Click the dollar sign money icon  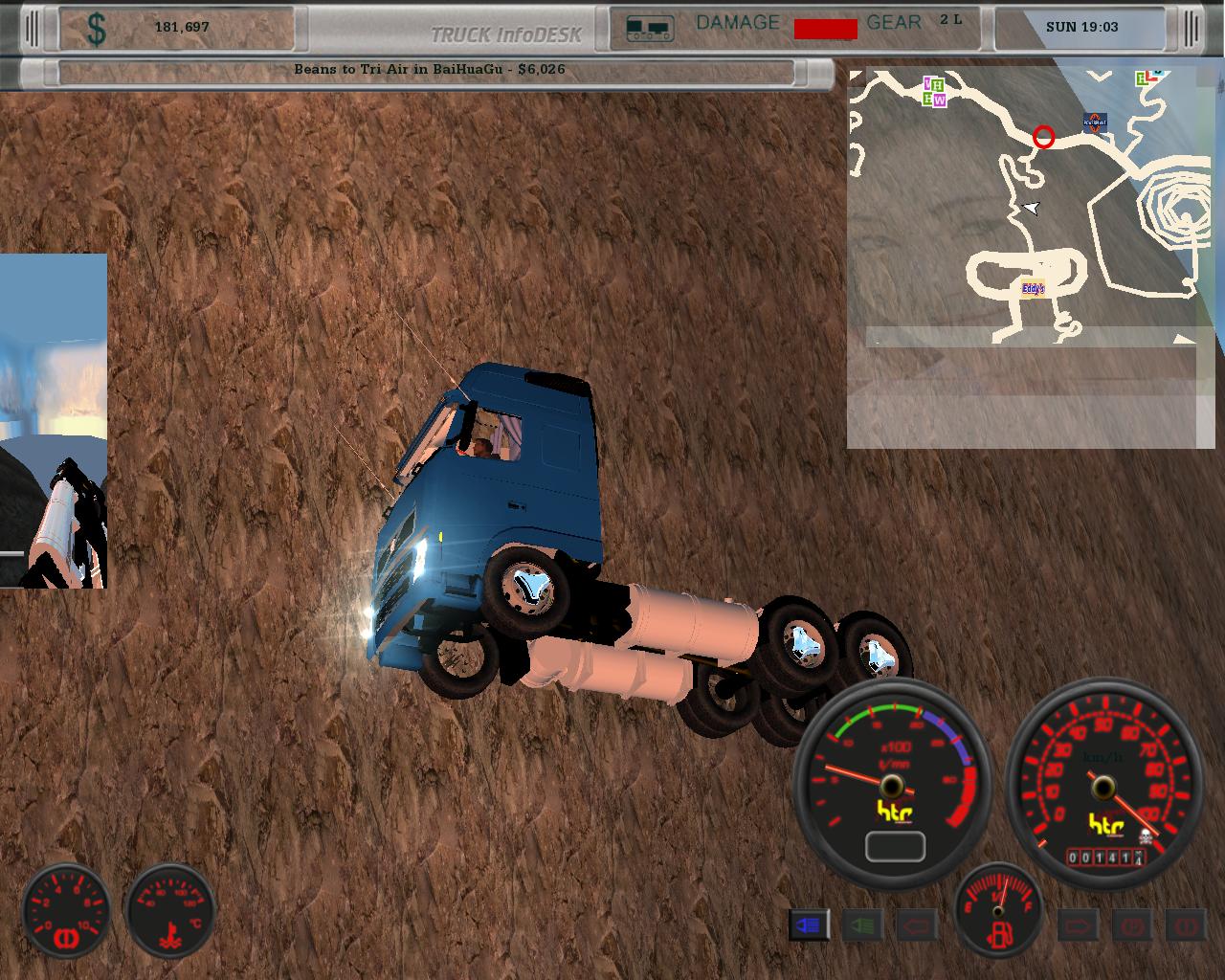pyautogui.click(x=97, y=29)
